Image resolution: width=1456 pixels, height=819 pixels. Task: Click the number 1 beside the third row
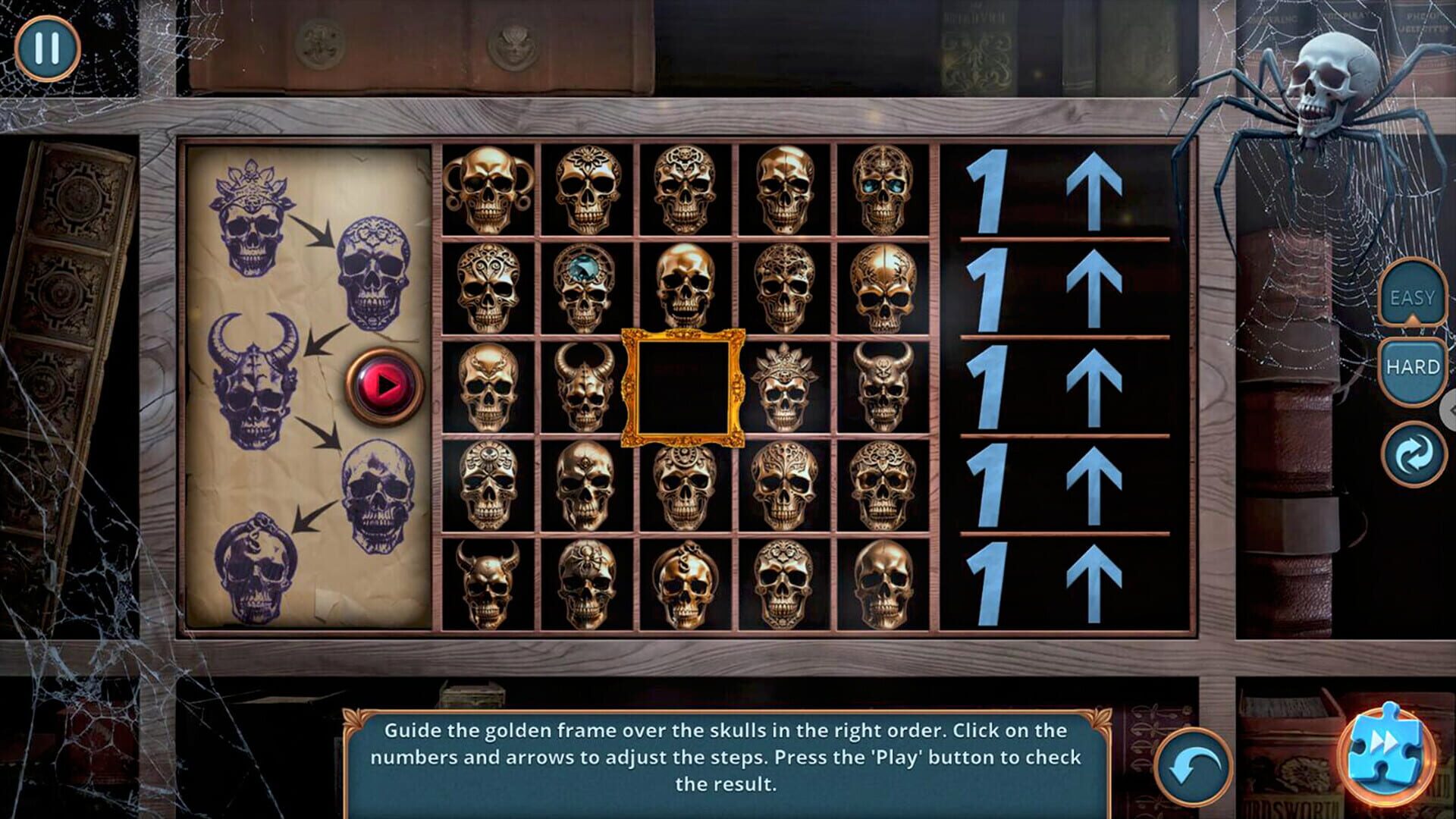[x=990, y=387]
